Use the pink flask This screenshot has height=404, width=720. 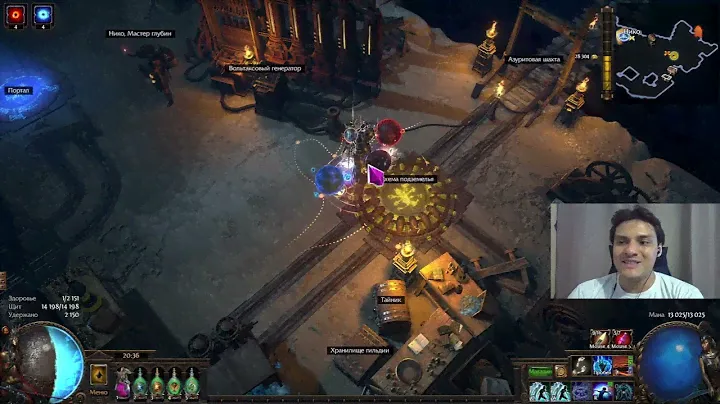tap(123, 383)
